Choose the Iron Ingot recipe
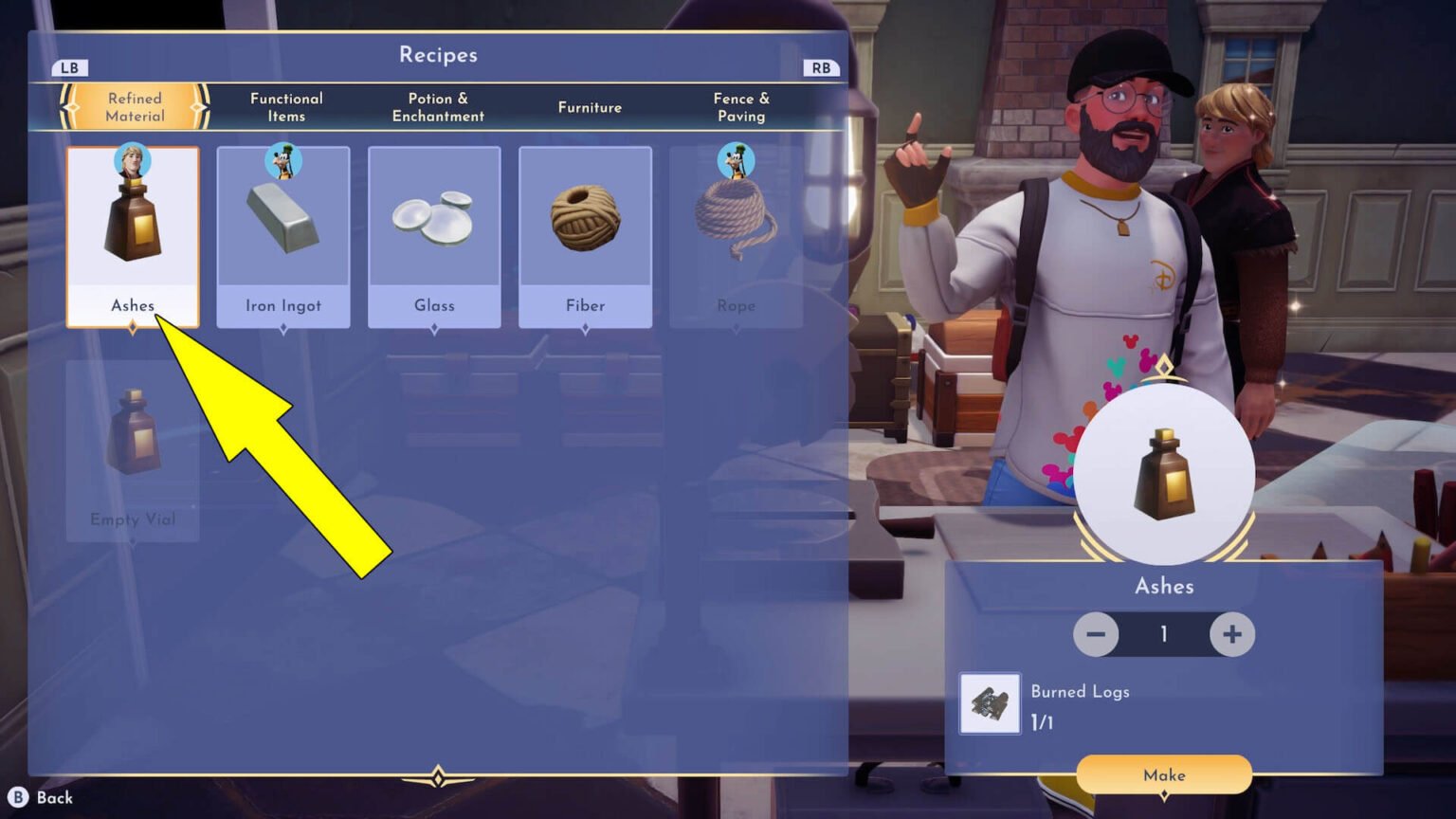This screenshot has width=1456, height=819. (283, 236)
